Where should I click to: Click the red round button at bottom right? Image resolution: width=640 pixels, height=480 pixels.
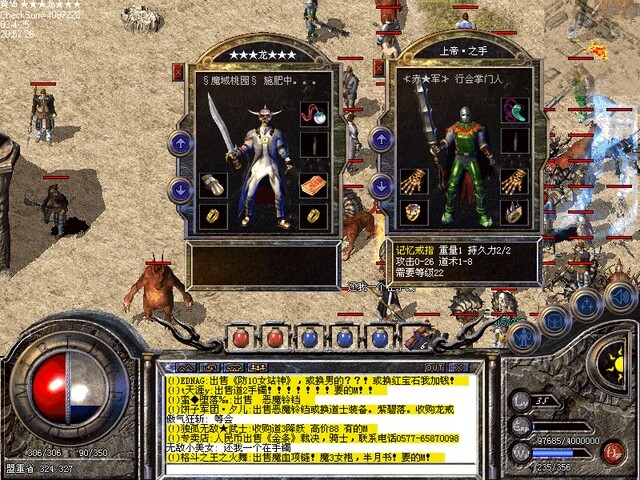click(x=612, y=450)
